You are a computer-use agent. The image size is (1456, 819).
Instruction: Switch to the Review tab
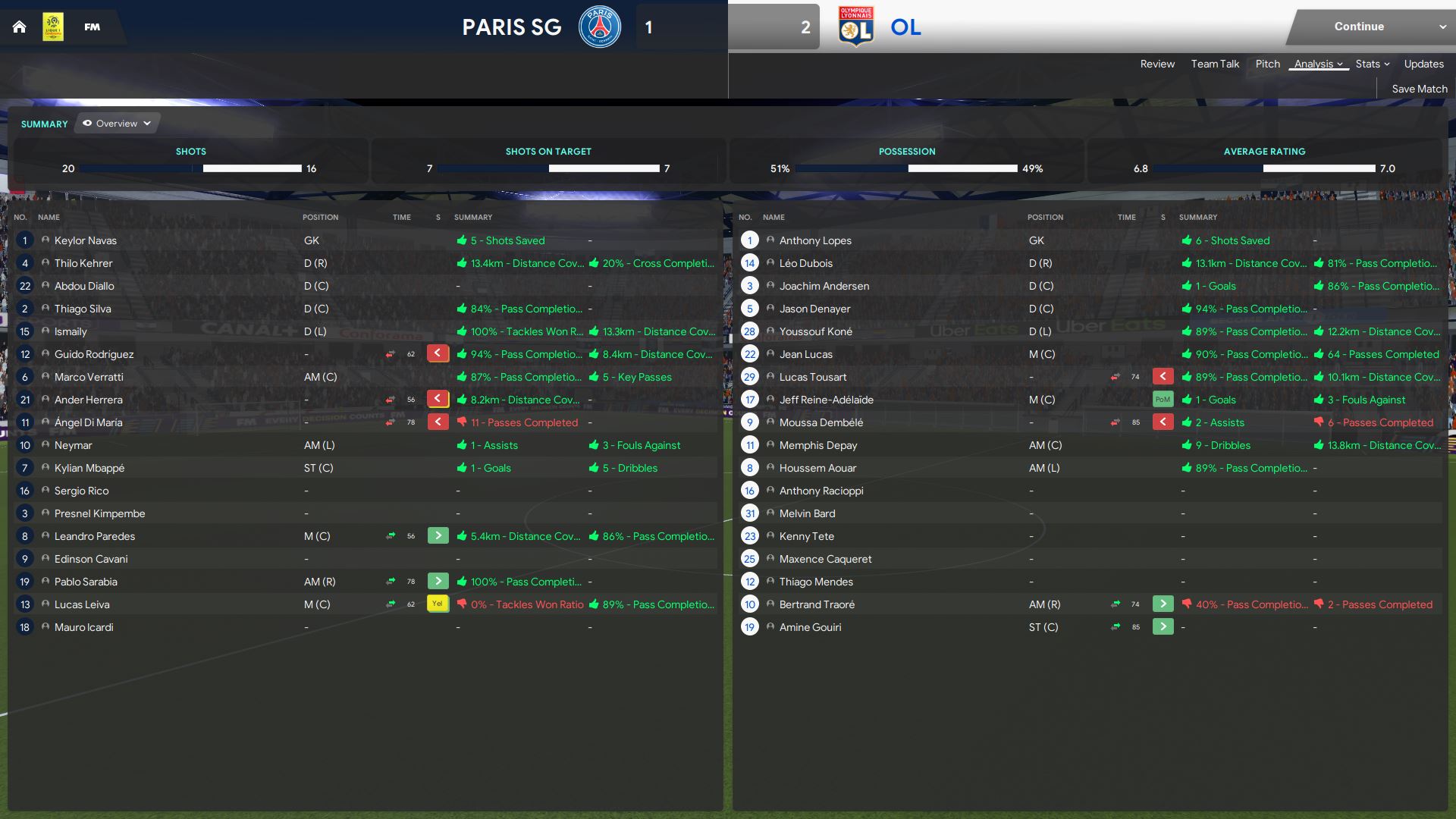point(1156,64)
